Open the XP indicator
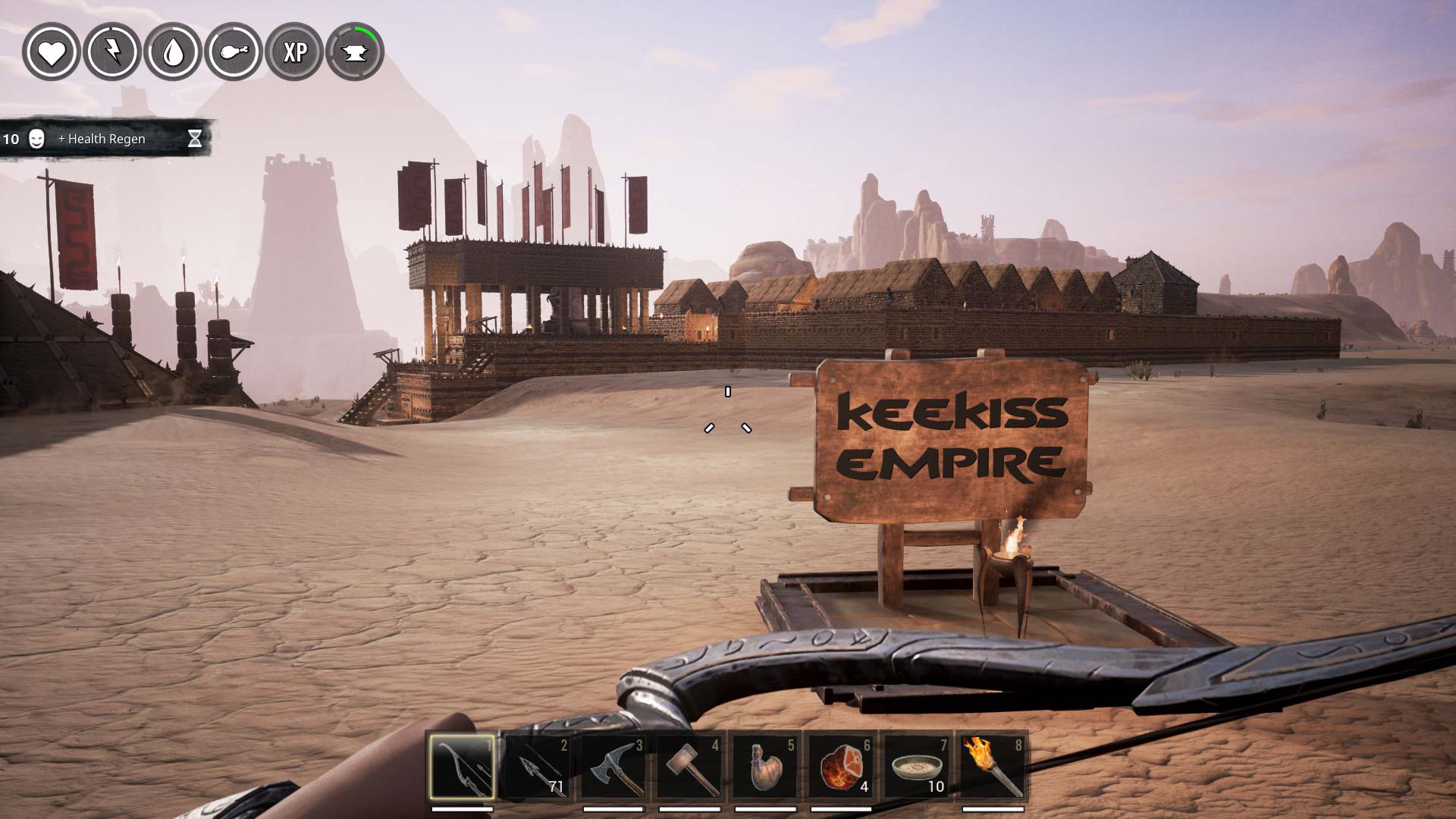The width and height of the screenshot is (1456, 819). [x=294, y=52]
